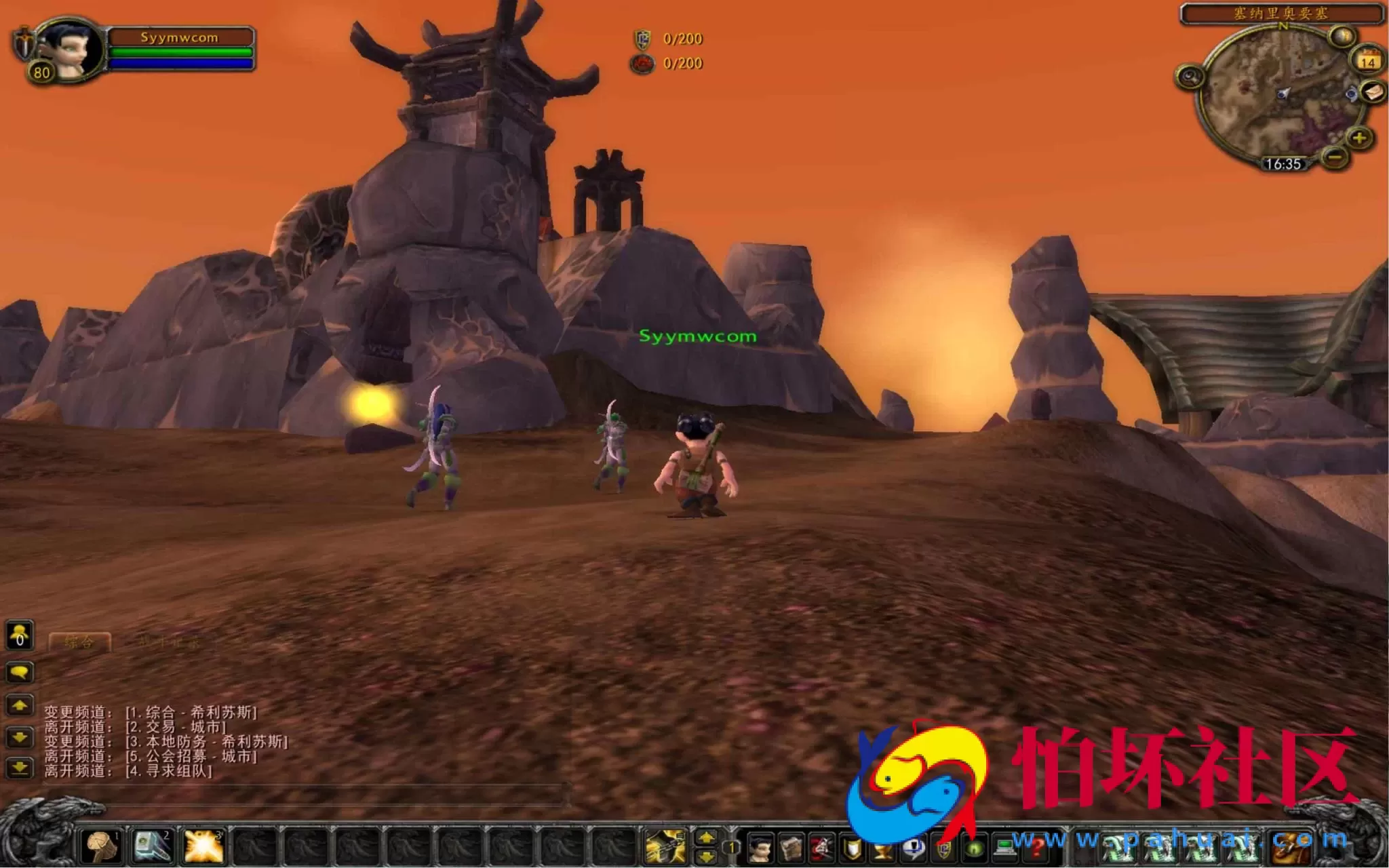
Task: Open the achievements shield icon
Action: (850, 849)
